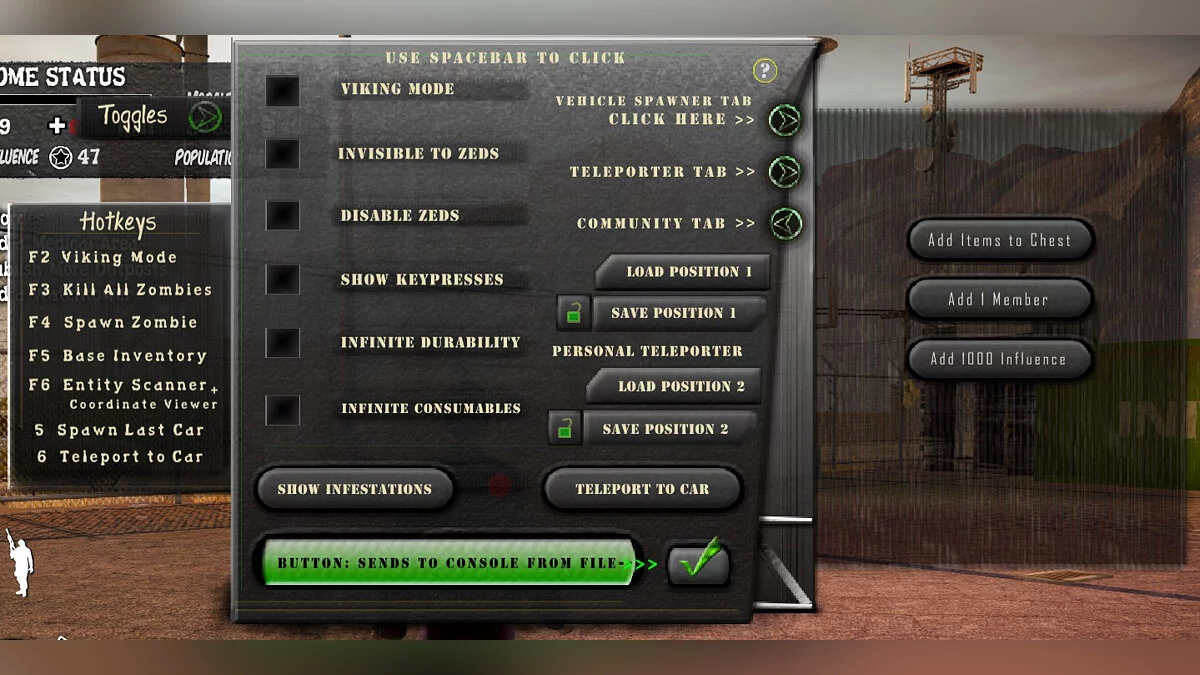Activate the Teleport to Car button
The width and height of the screenshot is (1200, 675).
coord(642,489)
